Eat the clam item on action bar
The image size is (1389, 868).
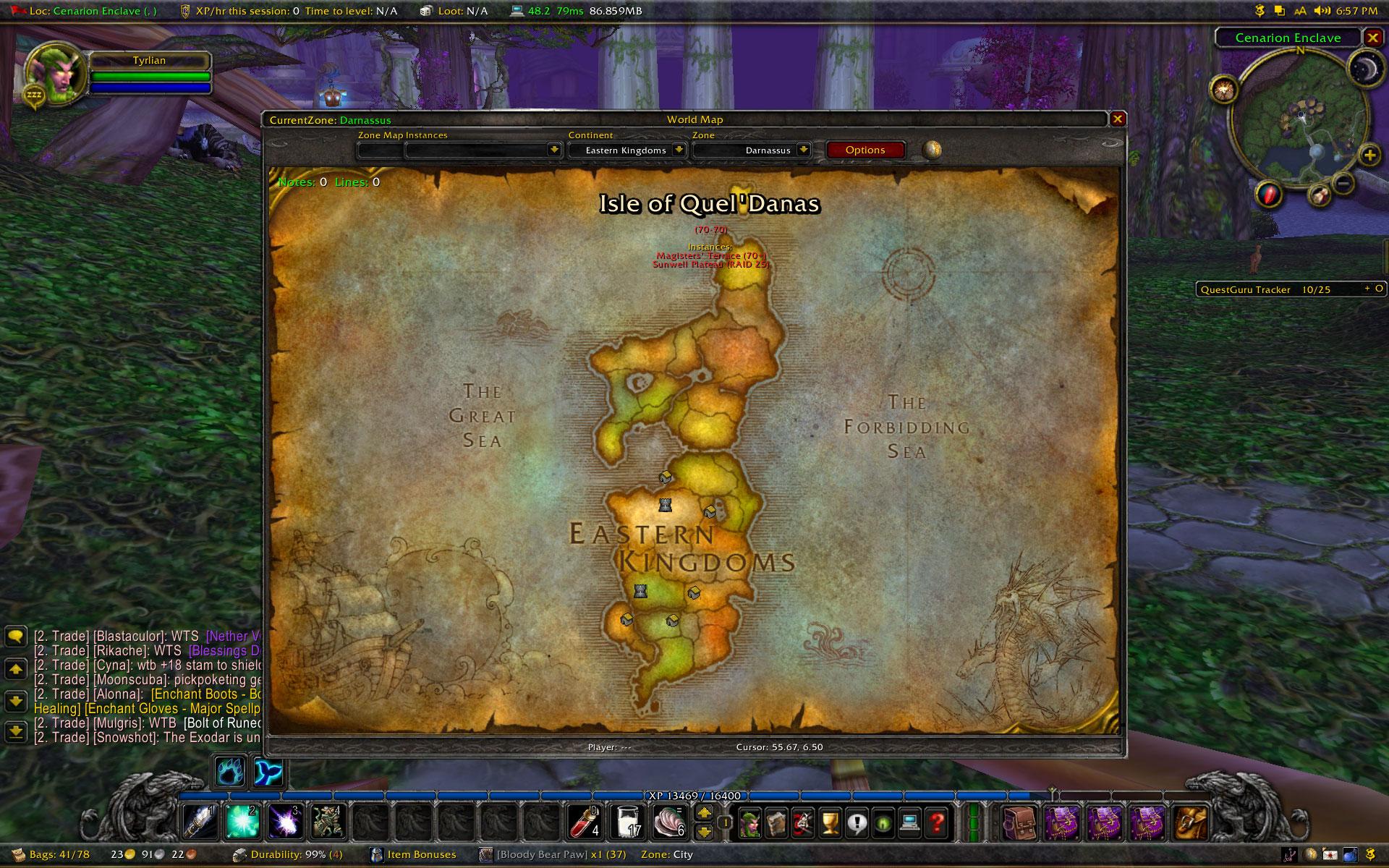(668, 822)
